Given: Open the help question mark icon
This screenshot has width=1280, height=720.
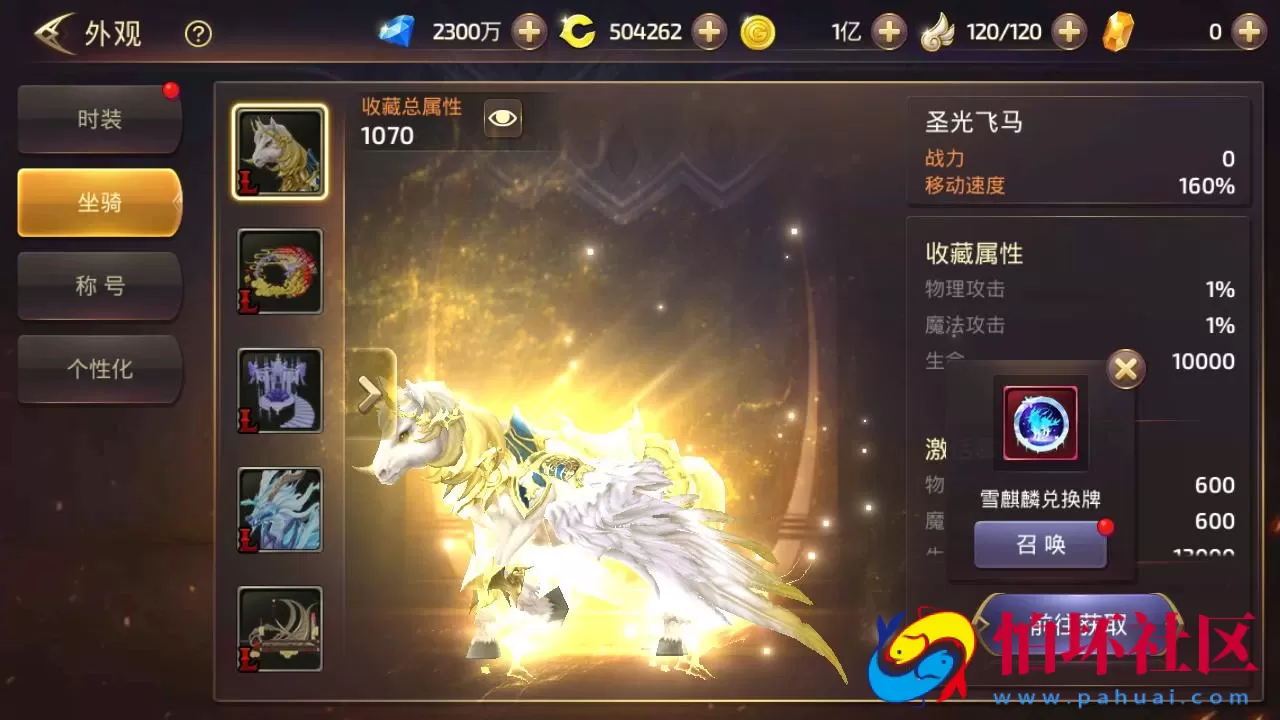Looking at the screenshot, I should pyautogui.click(x=197, y=33).
